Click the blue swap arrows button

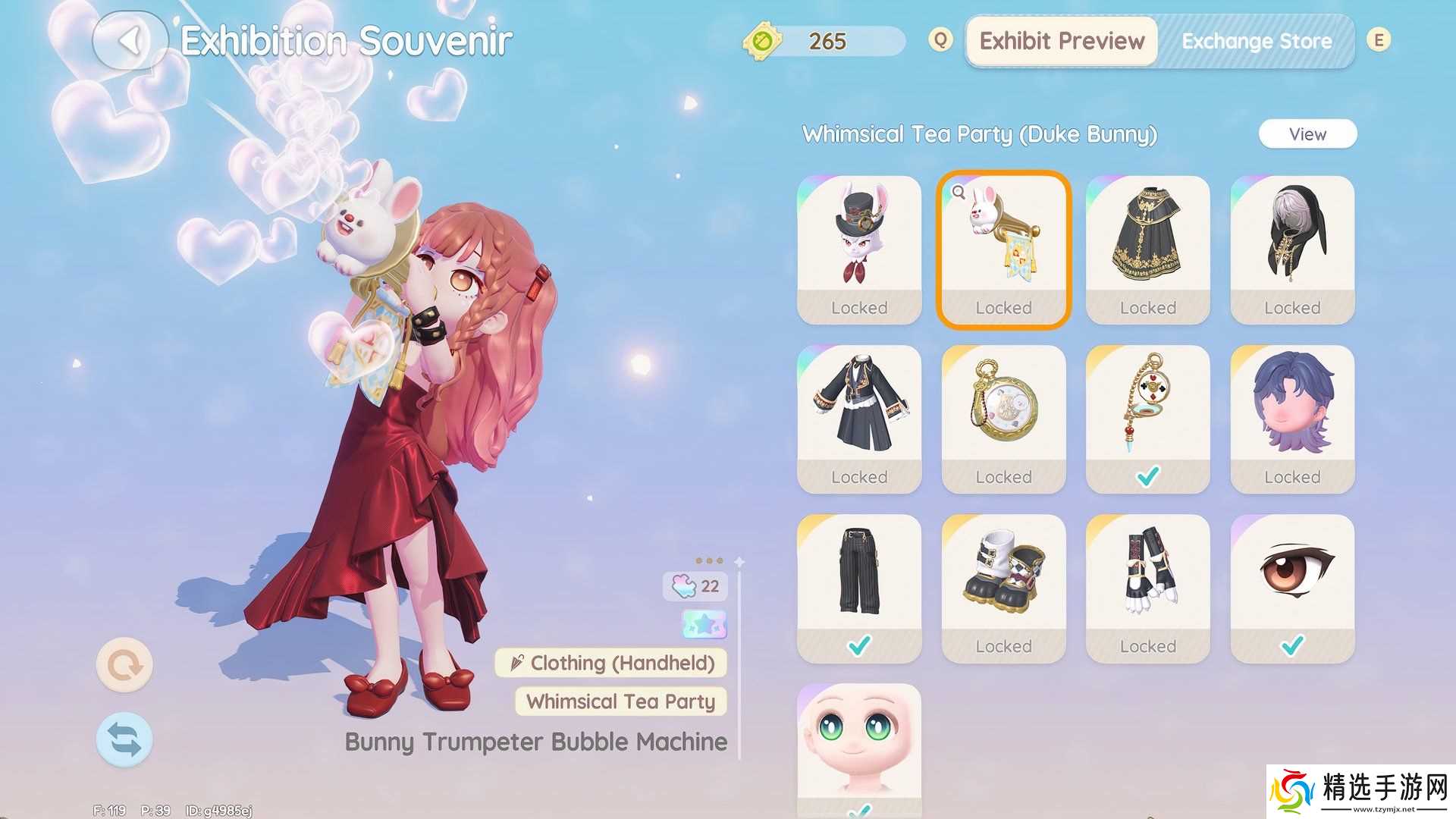[x=124, y=739]
